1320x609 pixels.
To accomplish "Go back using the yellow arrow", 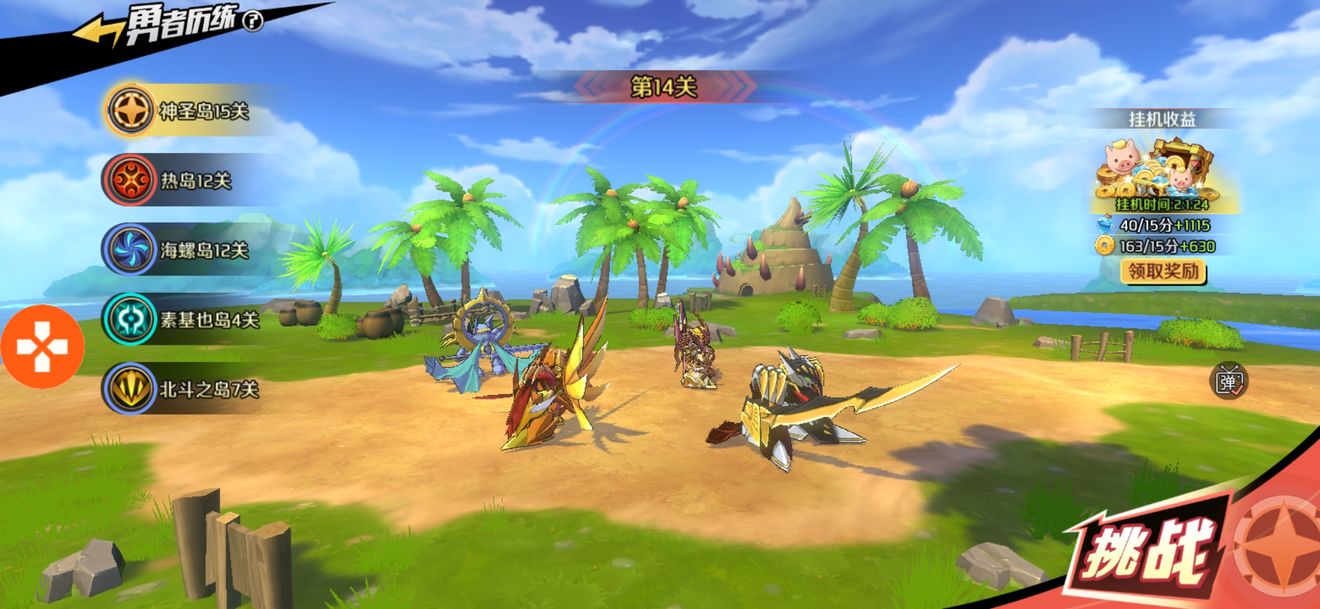I will pyautogui.click(x=97, y=32).
